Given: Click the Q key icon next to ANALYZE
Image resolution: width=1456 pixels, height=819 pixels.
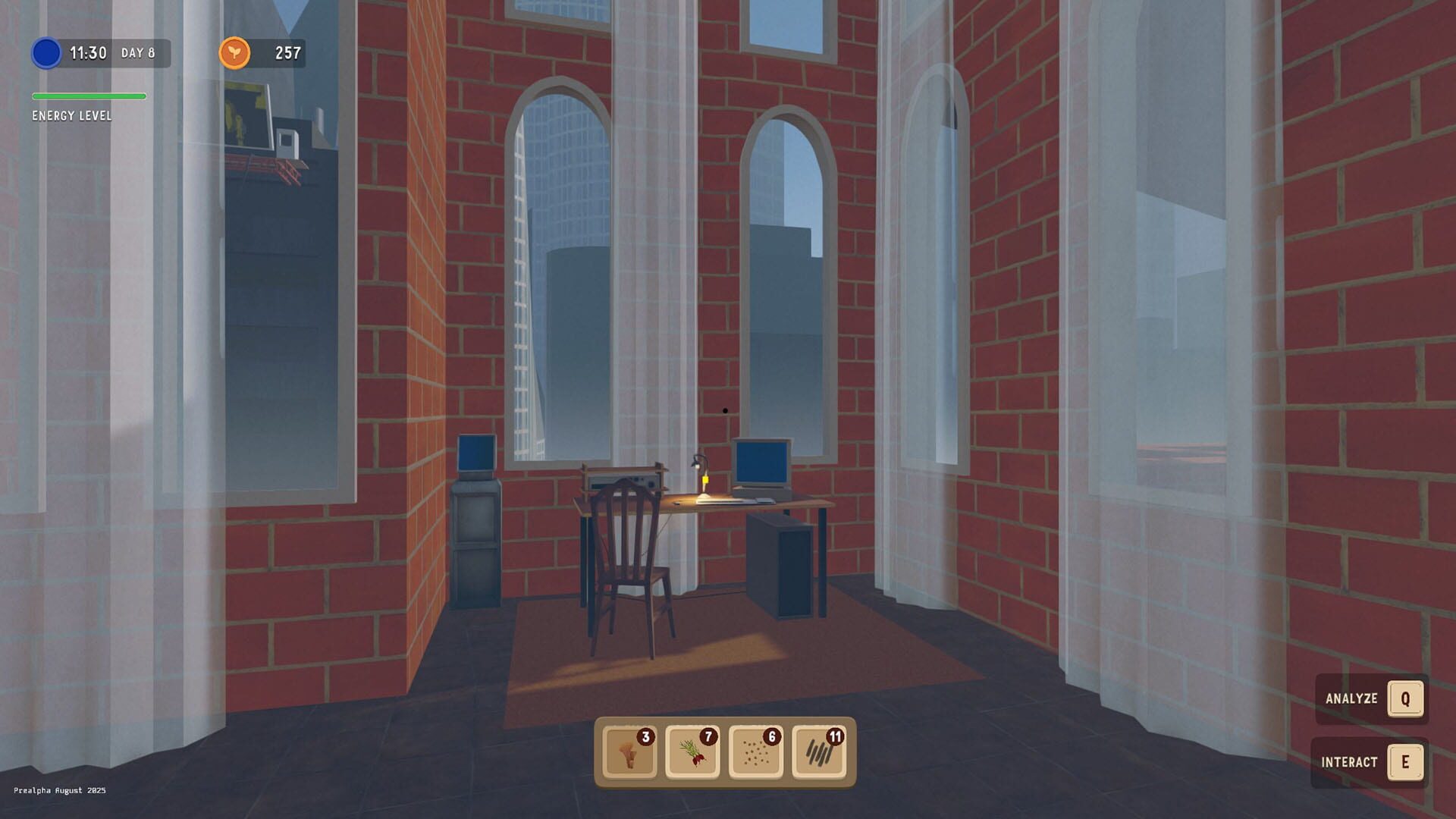Looking at the screenshot, I should pos(1405,699).
